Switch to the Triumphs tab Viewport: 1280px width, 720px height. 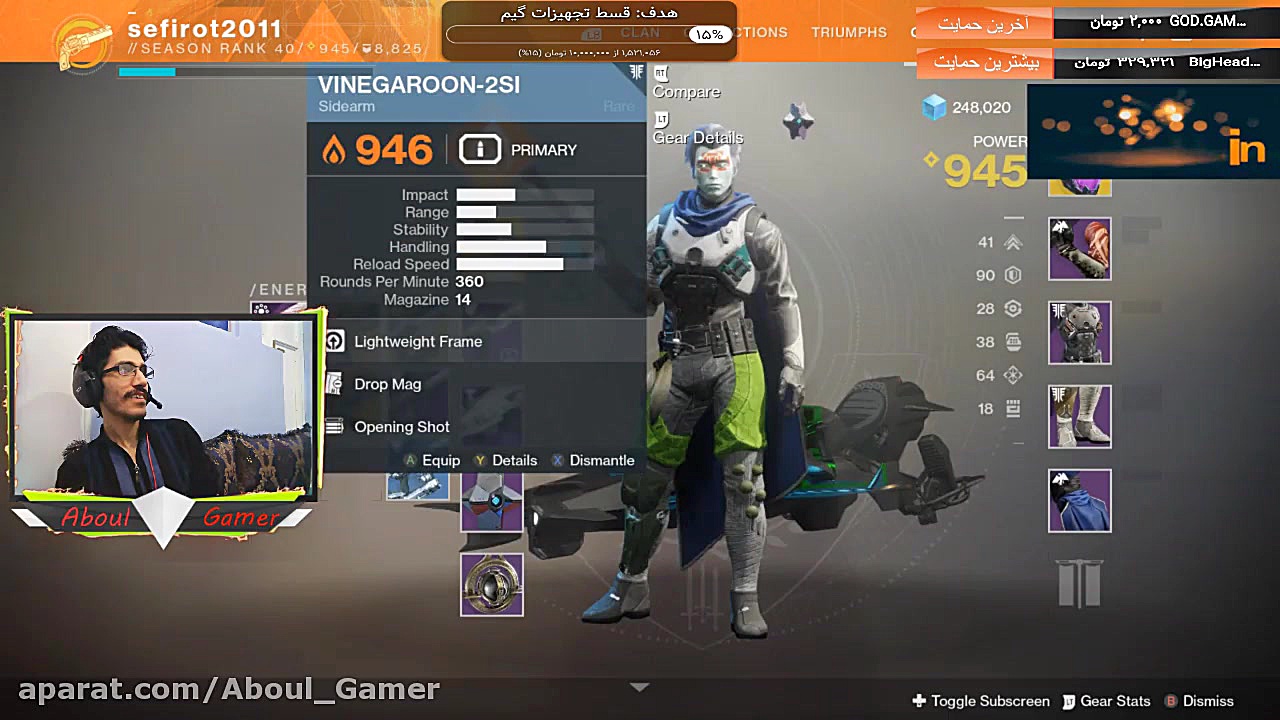click(849, 32)
